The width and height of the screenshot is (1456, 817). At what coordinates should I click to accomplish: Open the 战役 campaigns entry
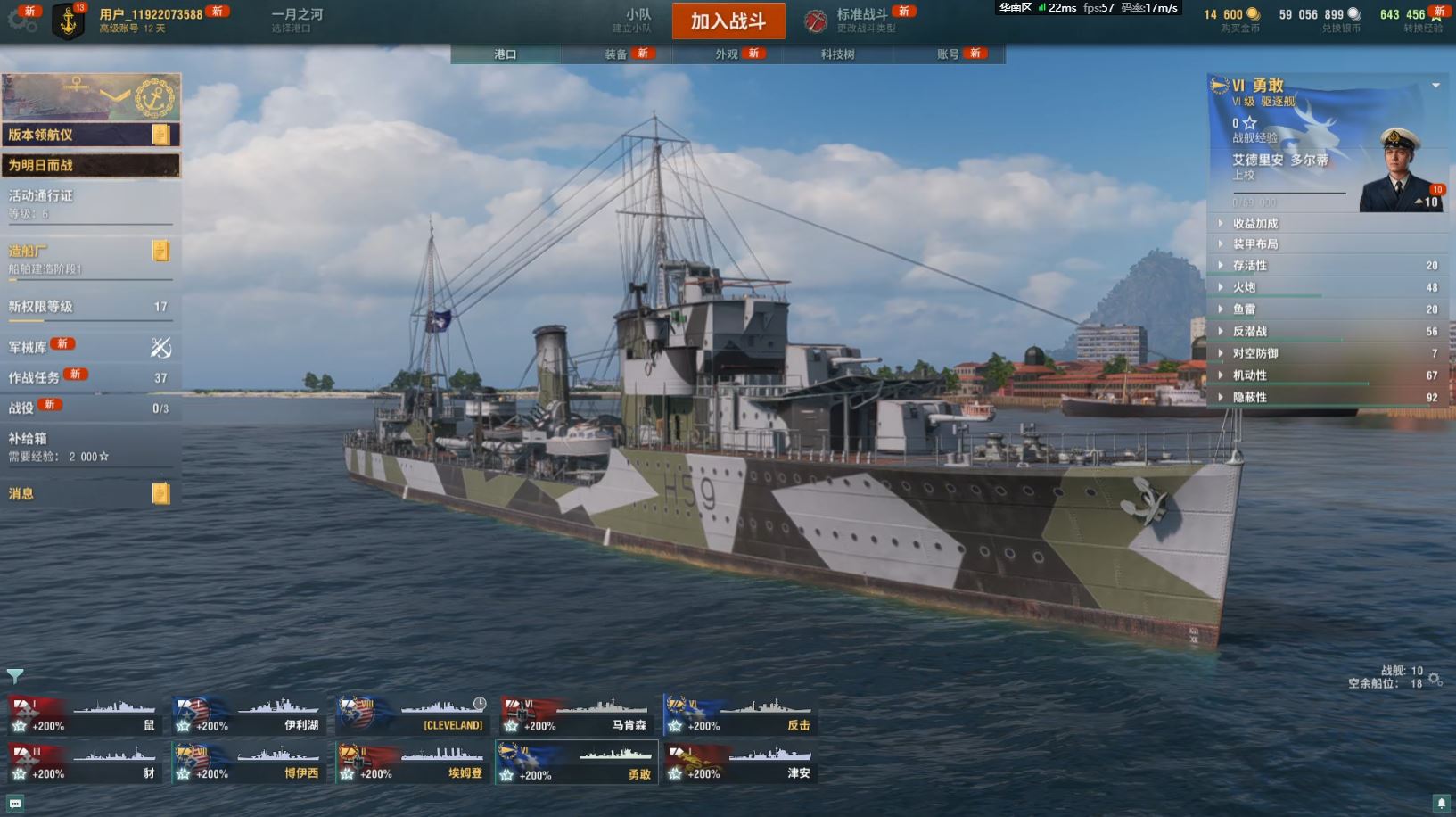point(89,408)
